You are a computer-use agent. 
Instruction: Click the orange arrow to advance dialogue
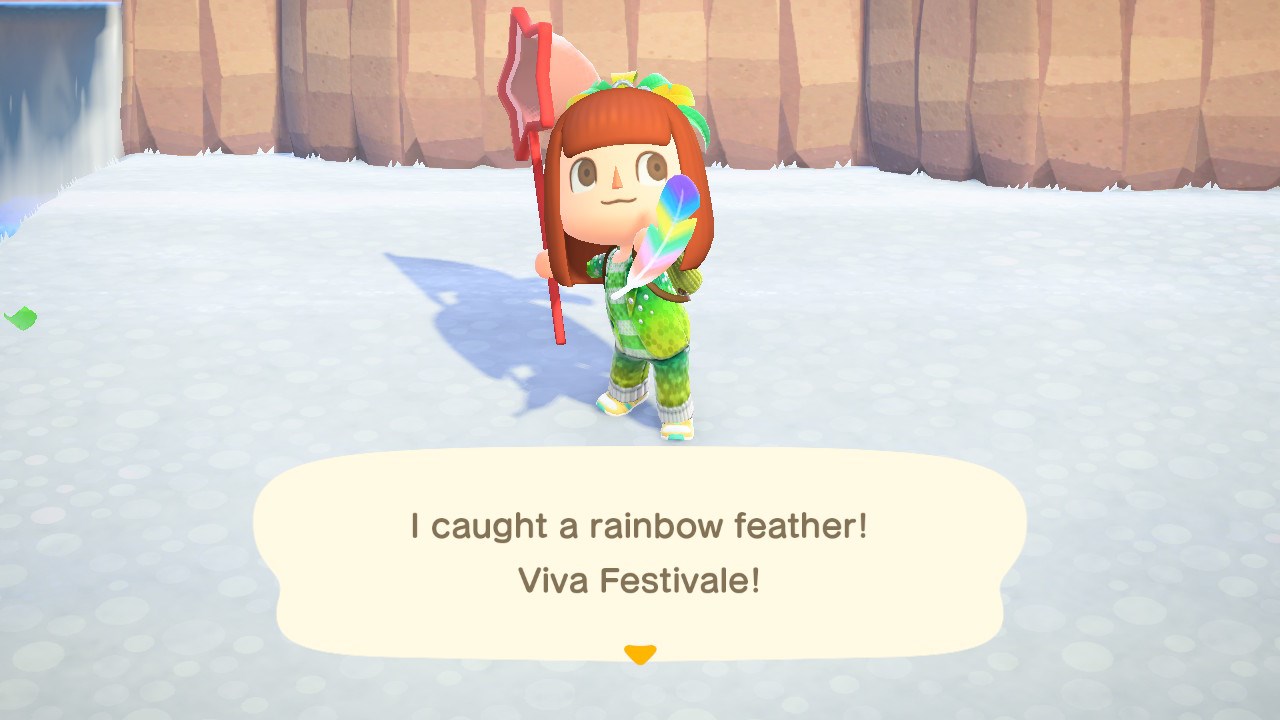(640, 652)
